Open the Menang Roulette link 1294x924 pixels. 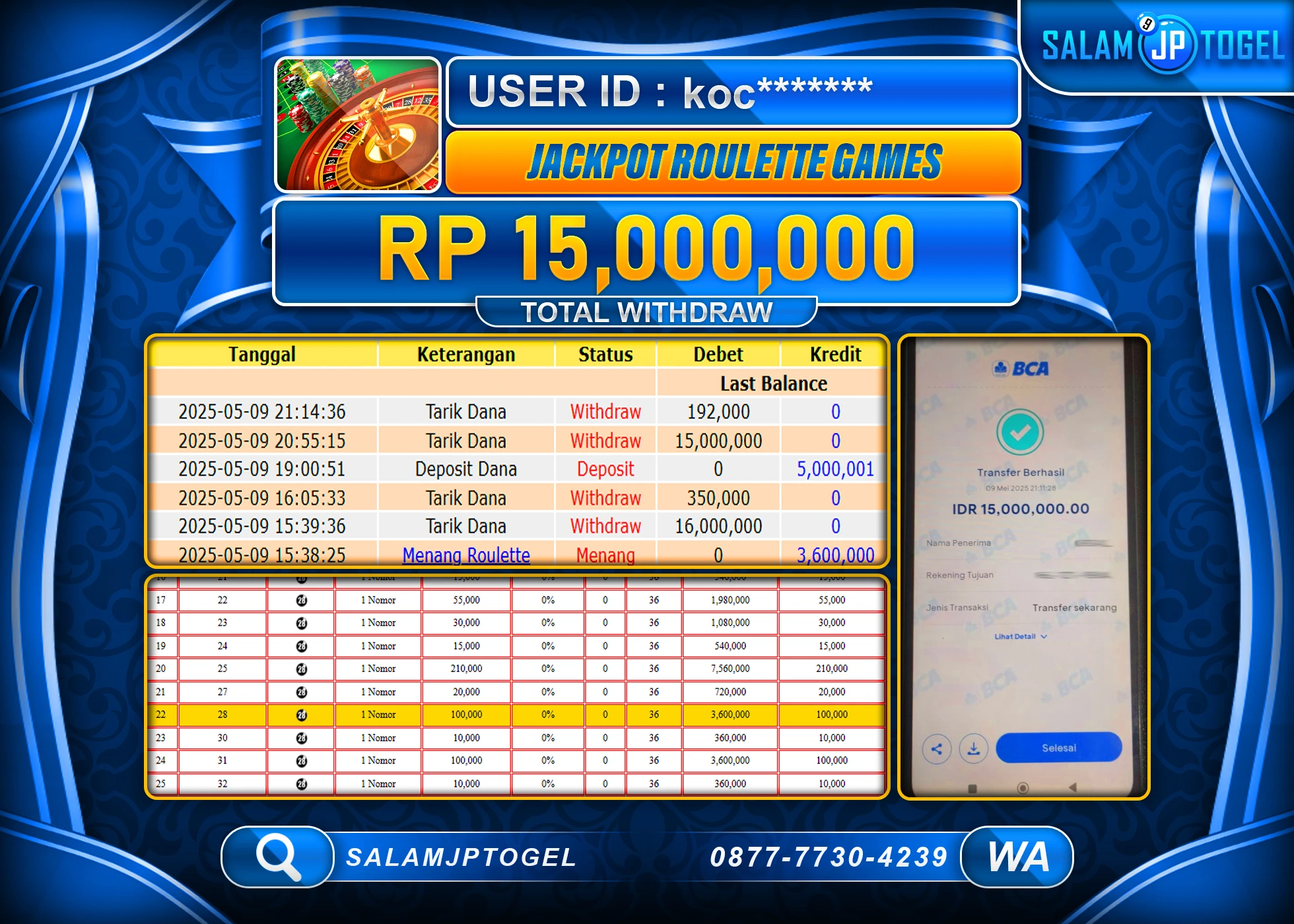pos(466,556)
